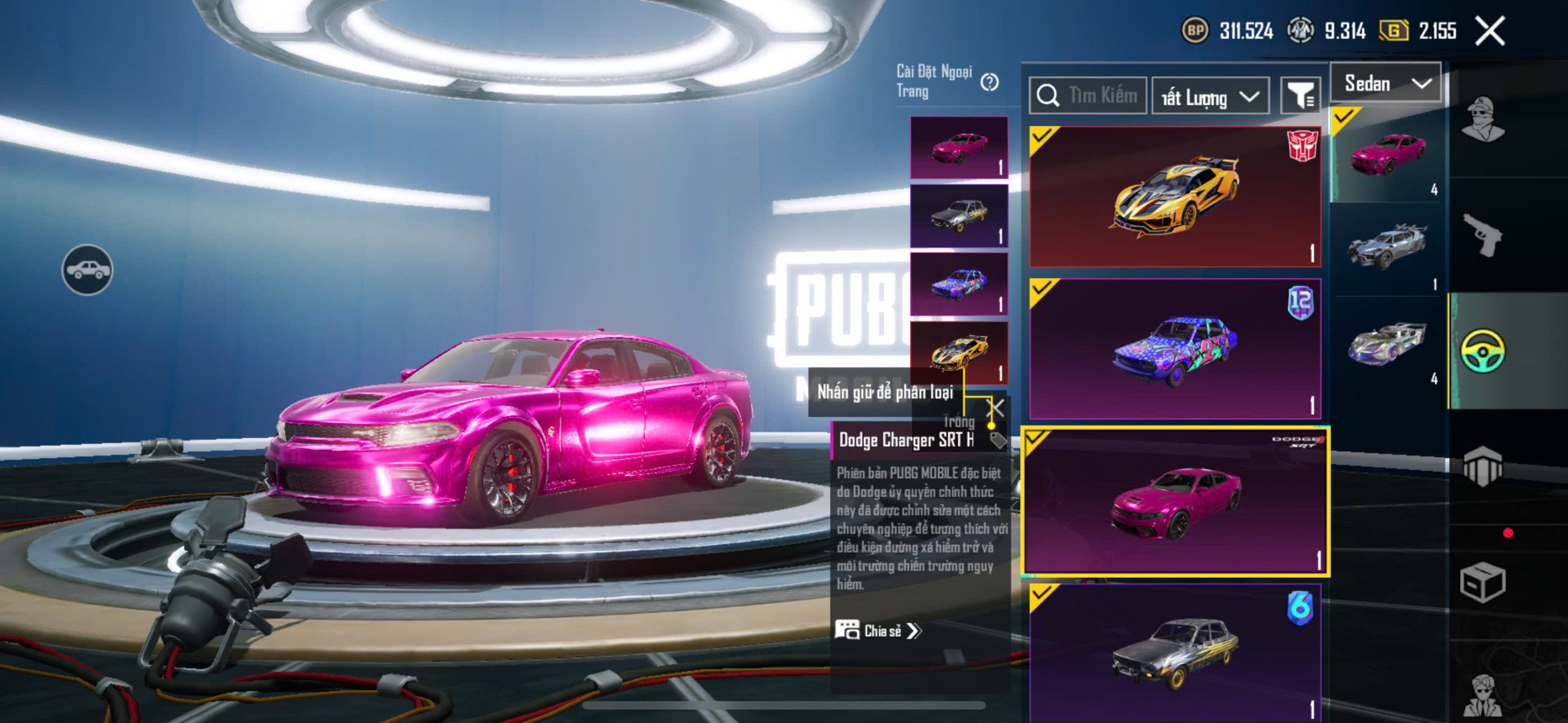Select the pink Dodge Charger SRT skin
The width and height of the screenshot is (1568, 723).
[x=1175, y=502]
